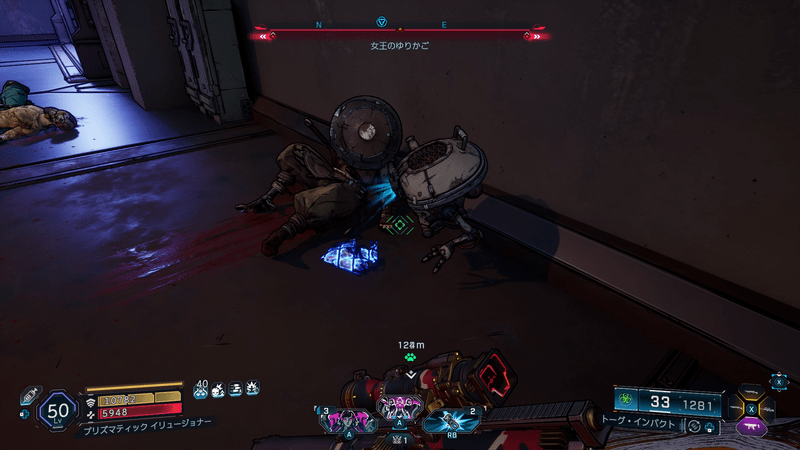Select the weapon mode swap icon

[x=694, y=426]
